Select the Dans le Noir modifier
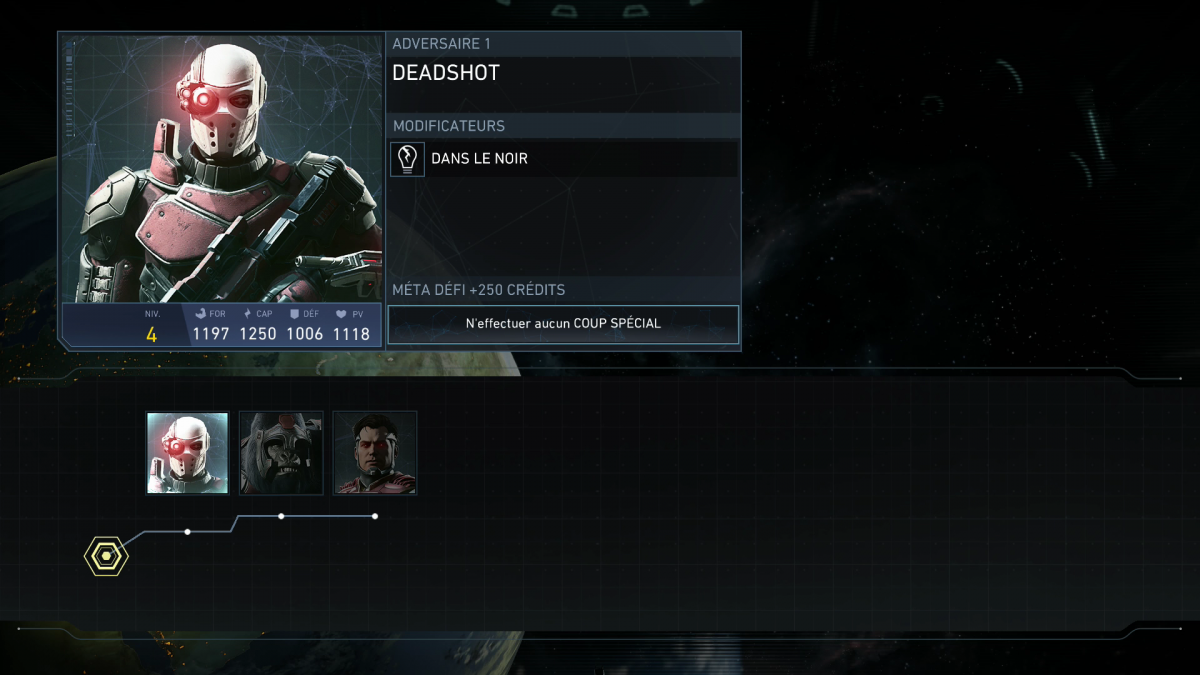This screenshot has width=1200, height=675. point(479,159)
